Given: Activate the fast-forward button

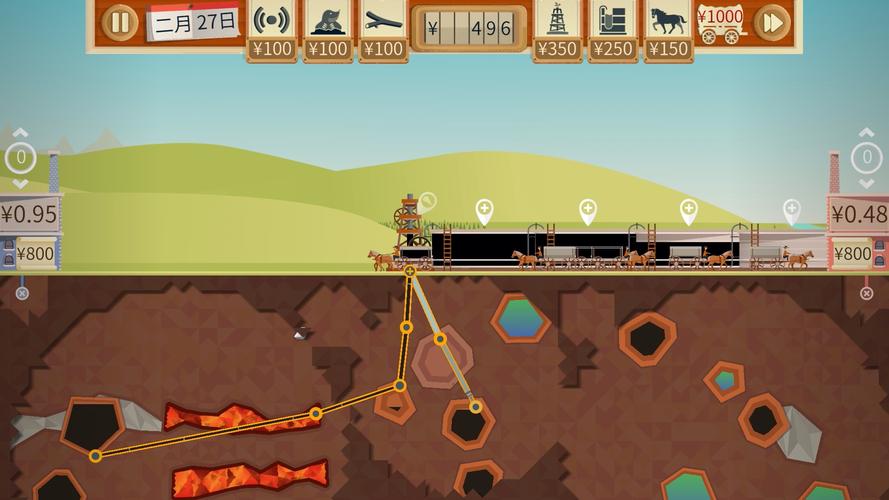Looking at the screenshot, I should [771, 22].
